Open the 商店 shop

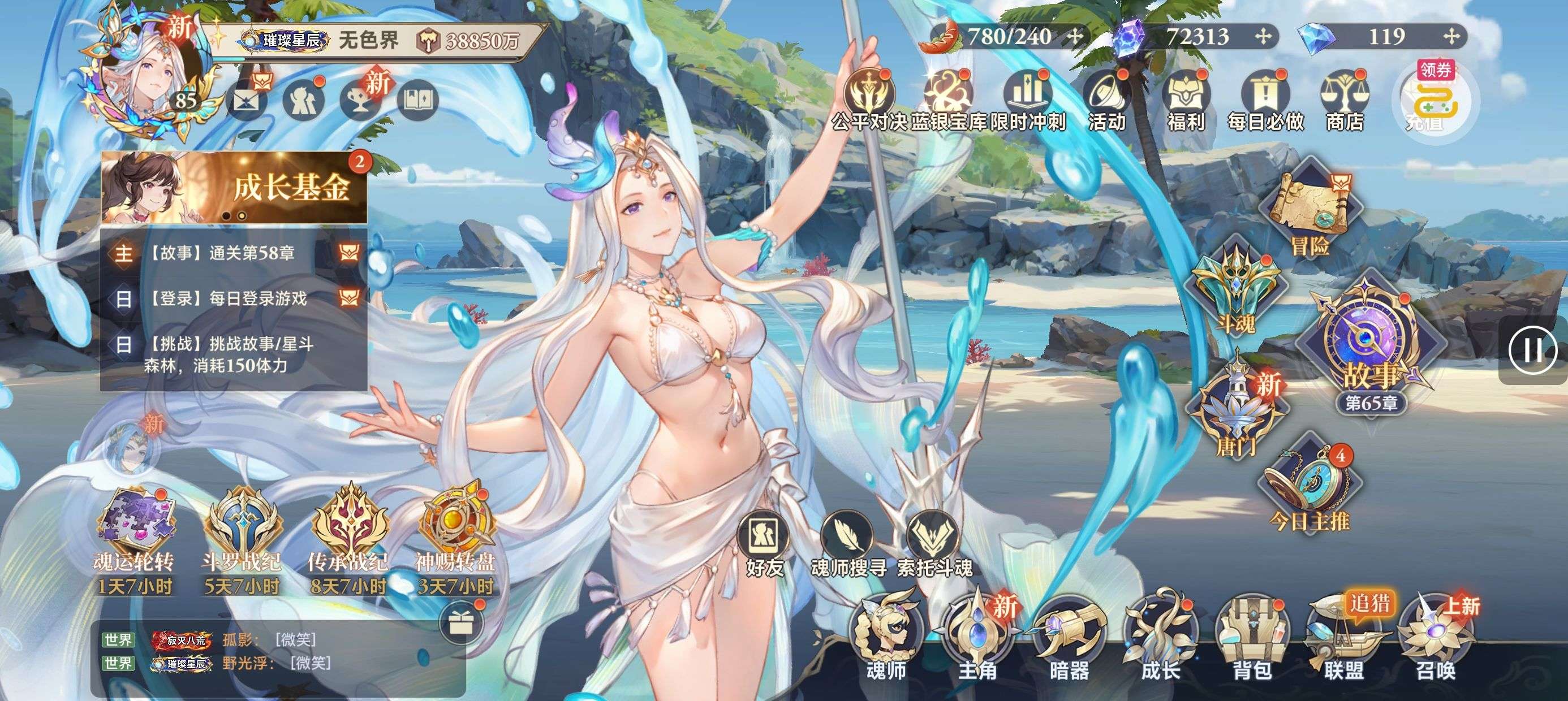[x=1344, y=101]
